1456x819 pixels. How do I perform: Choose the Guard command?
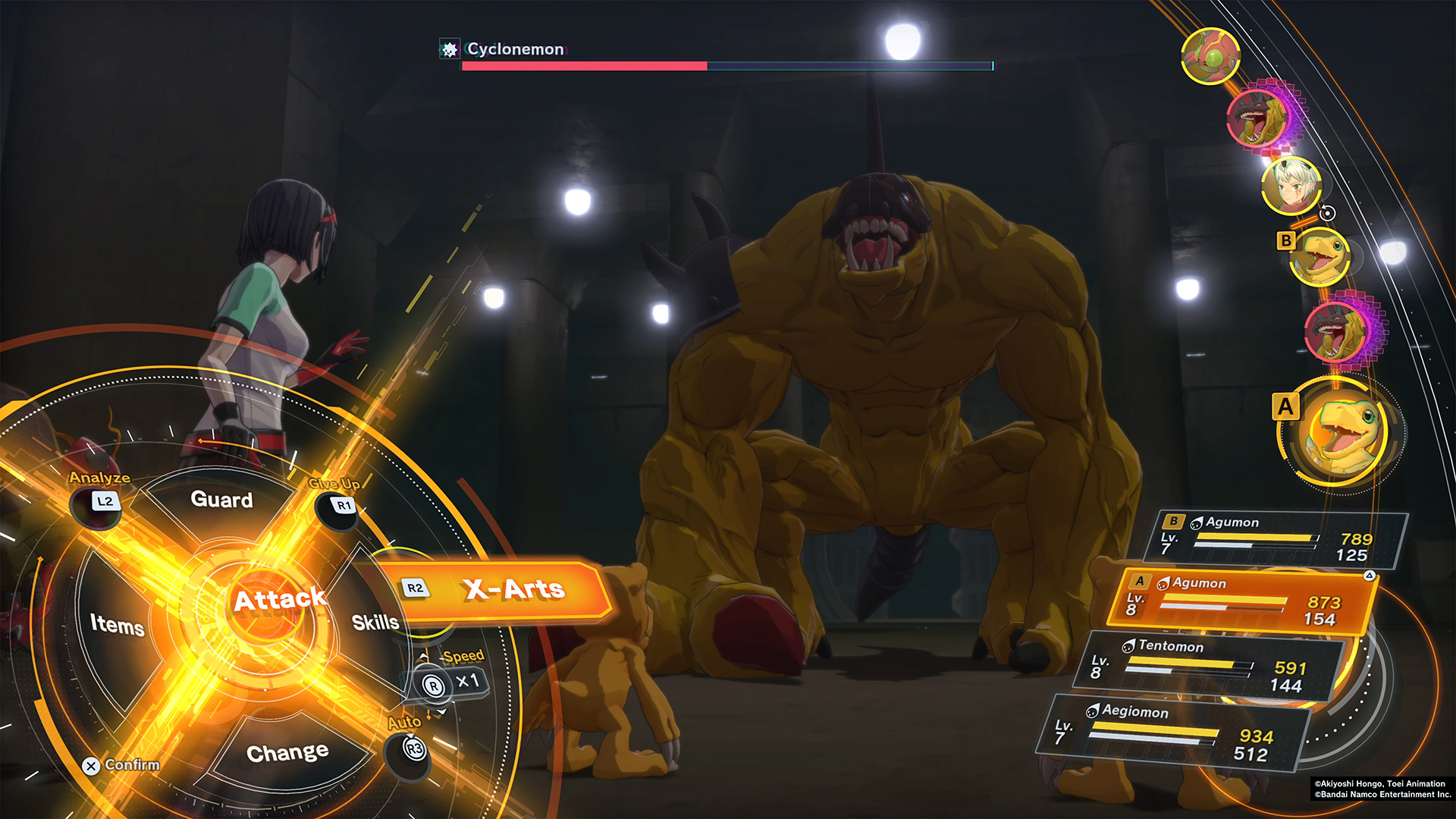coord(222,500)
